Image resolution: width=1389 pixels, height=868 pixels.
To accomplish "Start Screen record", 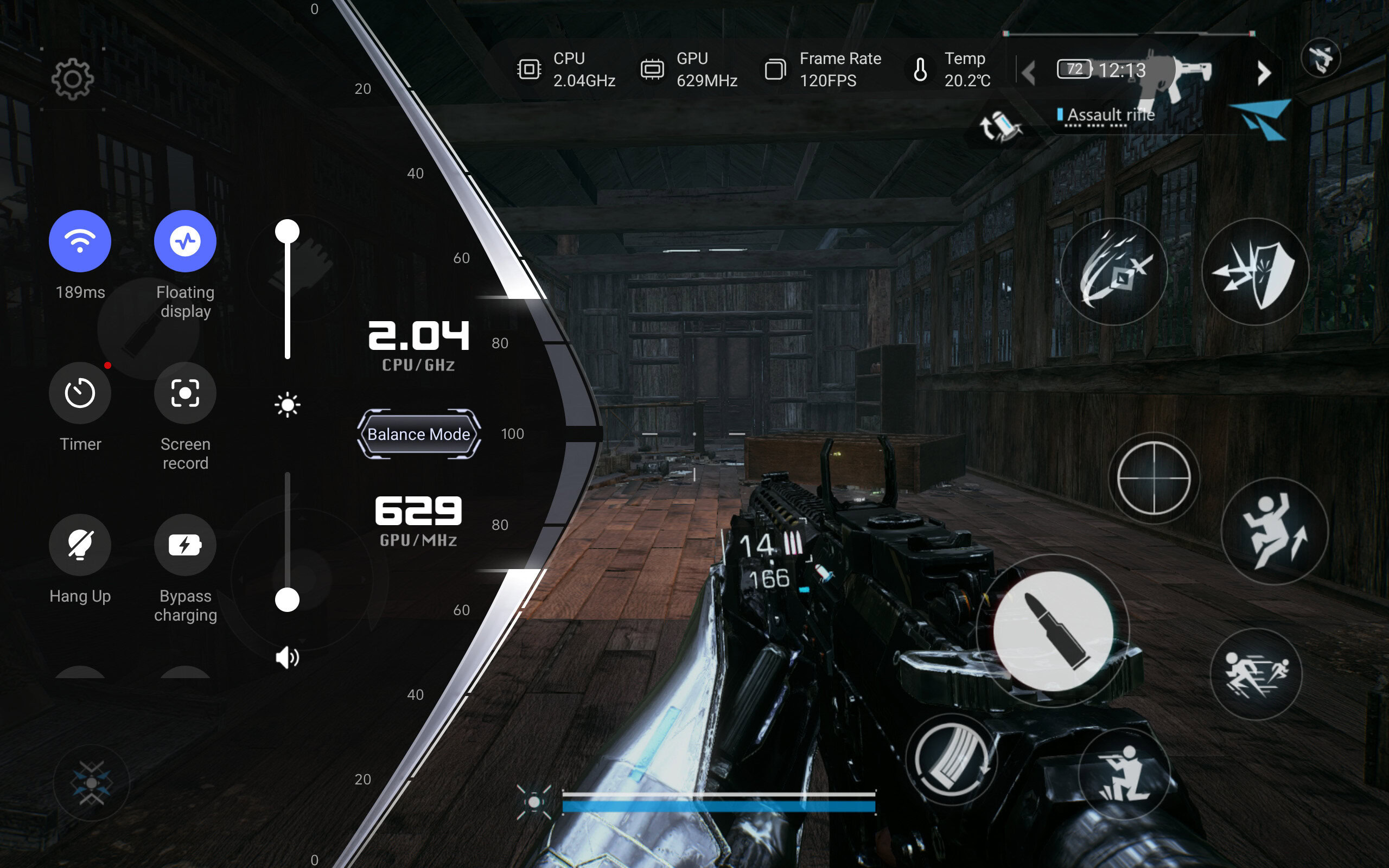I will pyautogui.click(x=185, y=393).
